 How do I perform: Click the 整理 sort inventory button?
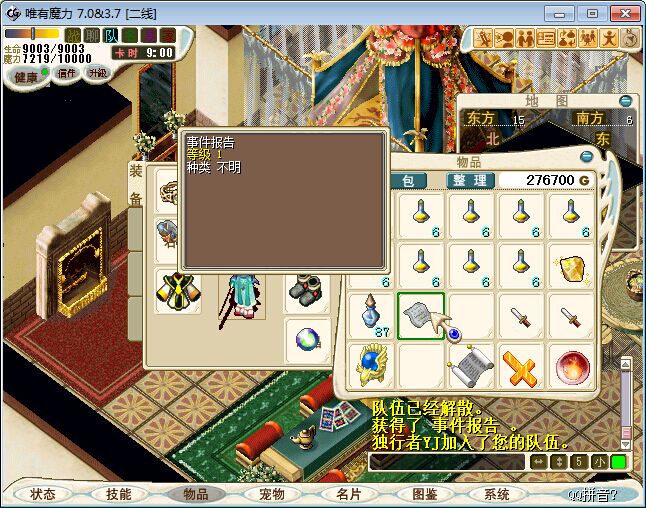[x=470, y=180]
